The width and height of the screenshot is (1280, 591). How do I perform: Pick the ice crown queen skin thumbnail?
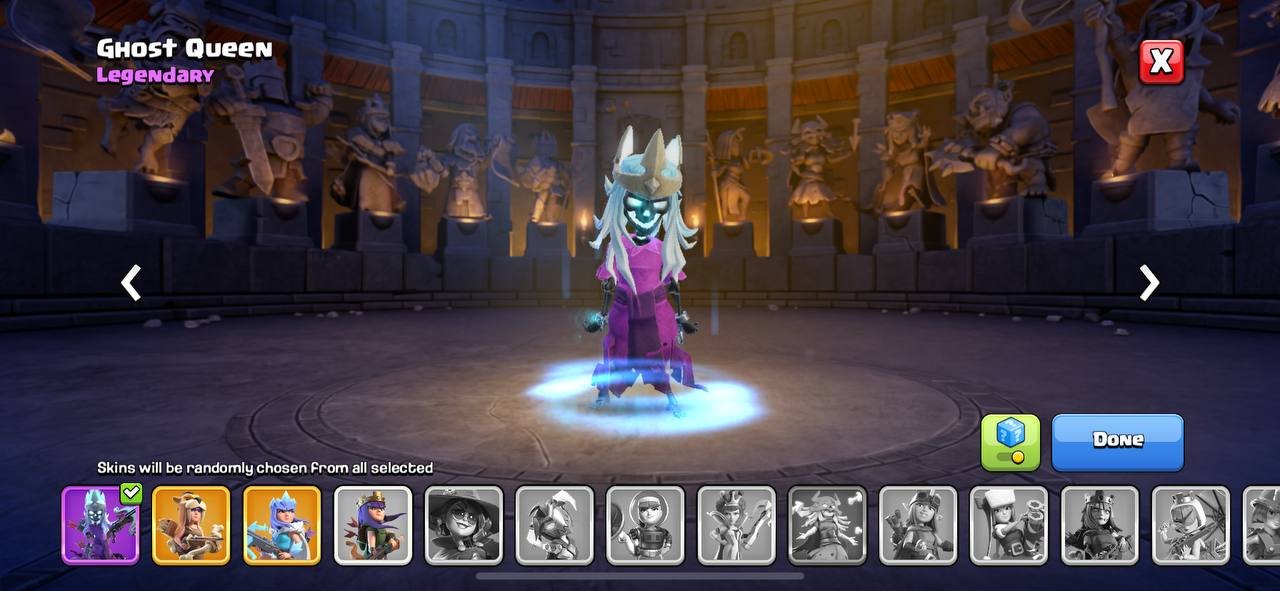point(282,525)
